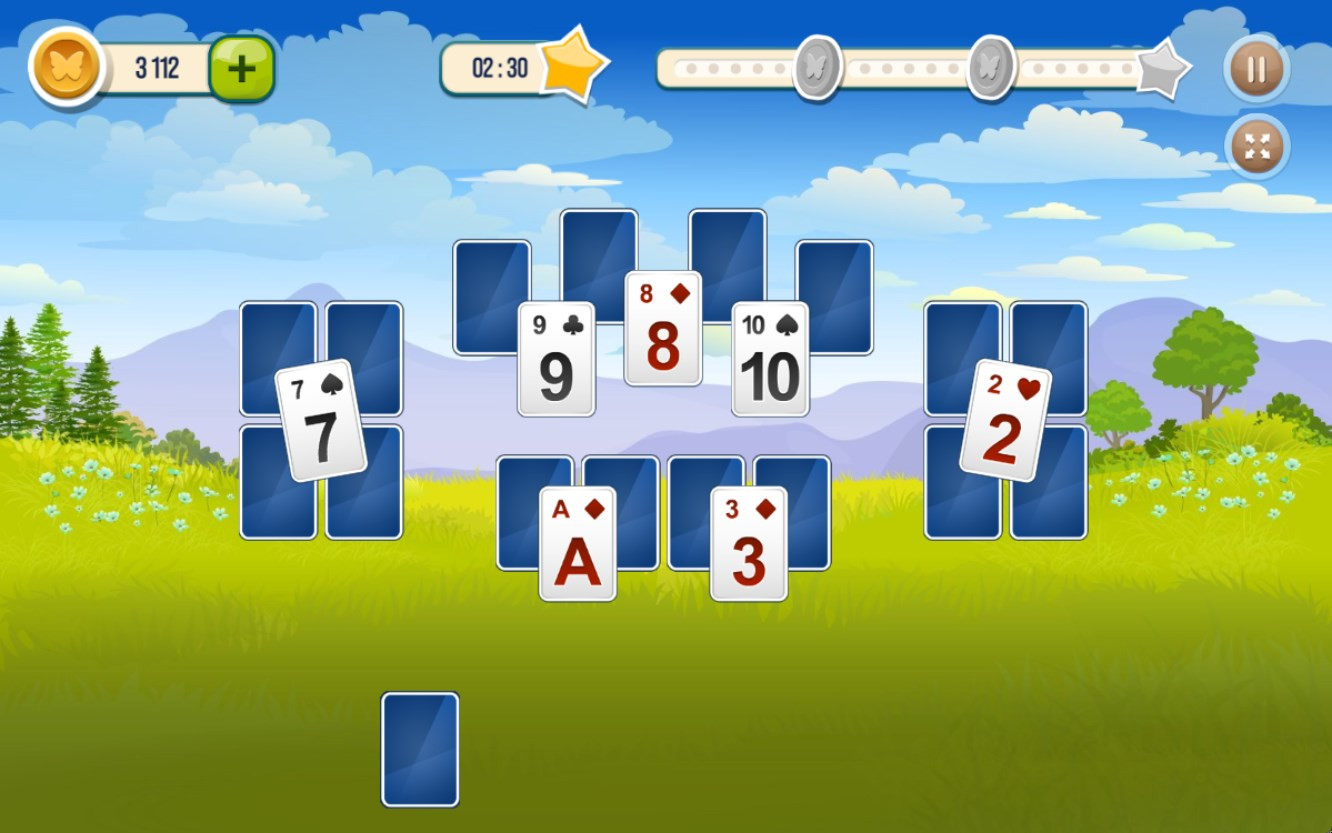Pick the ace of diamonds card
Image resolution: width=1332 pixels, height=833 pixels.
(x=577, y=544)
